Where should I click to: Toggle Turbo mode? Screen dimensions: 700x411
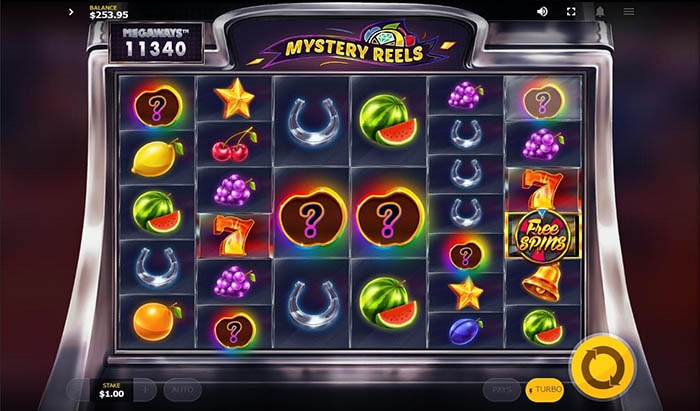pos(545,389)
